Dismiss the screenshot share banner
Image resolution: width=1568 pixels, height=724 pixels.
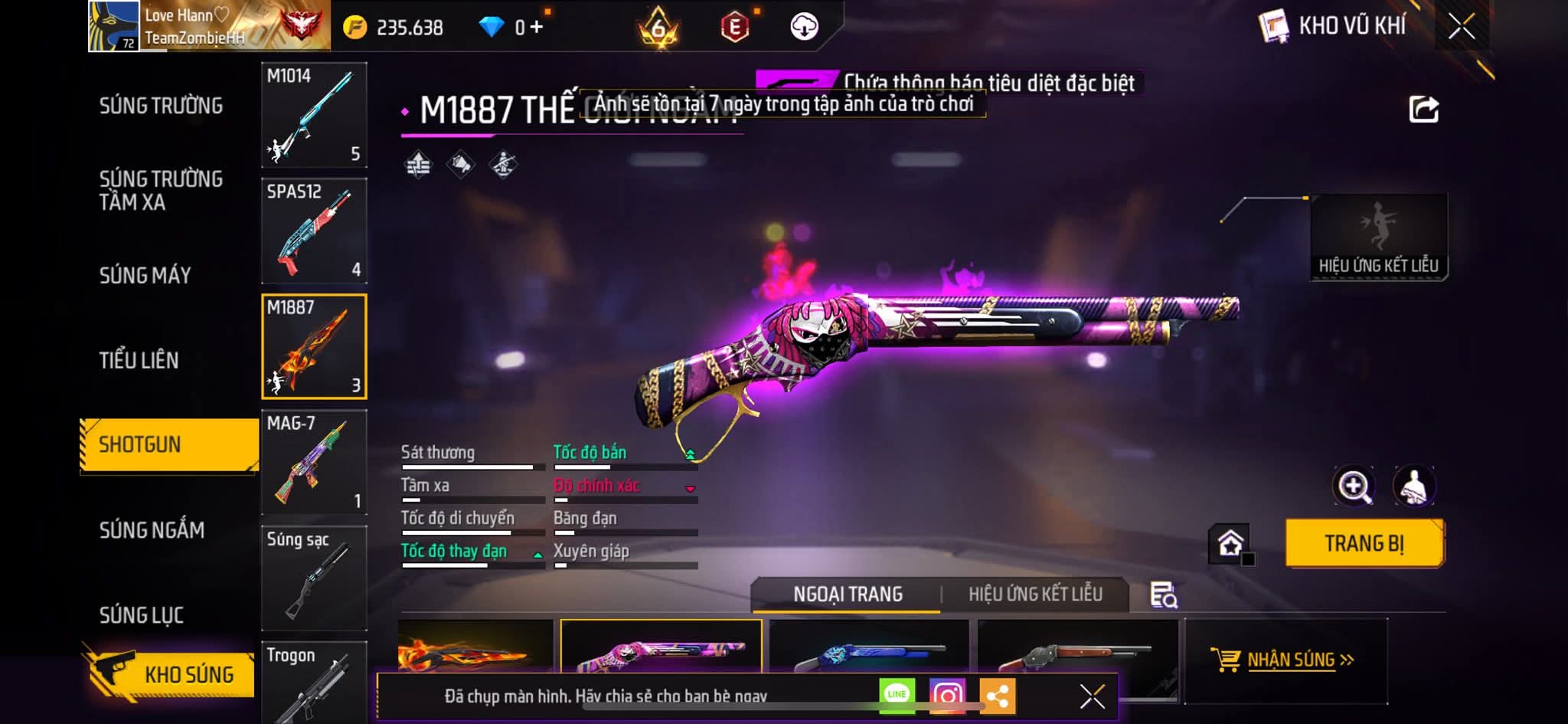[x=1092, y=696]
